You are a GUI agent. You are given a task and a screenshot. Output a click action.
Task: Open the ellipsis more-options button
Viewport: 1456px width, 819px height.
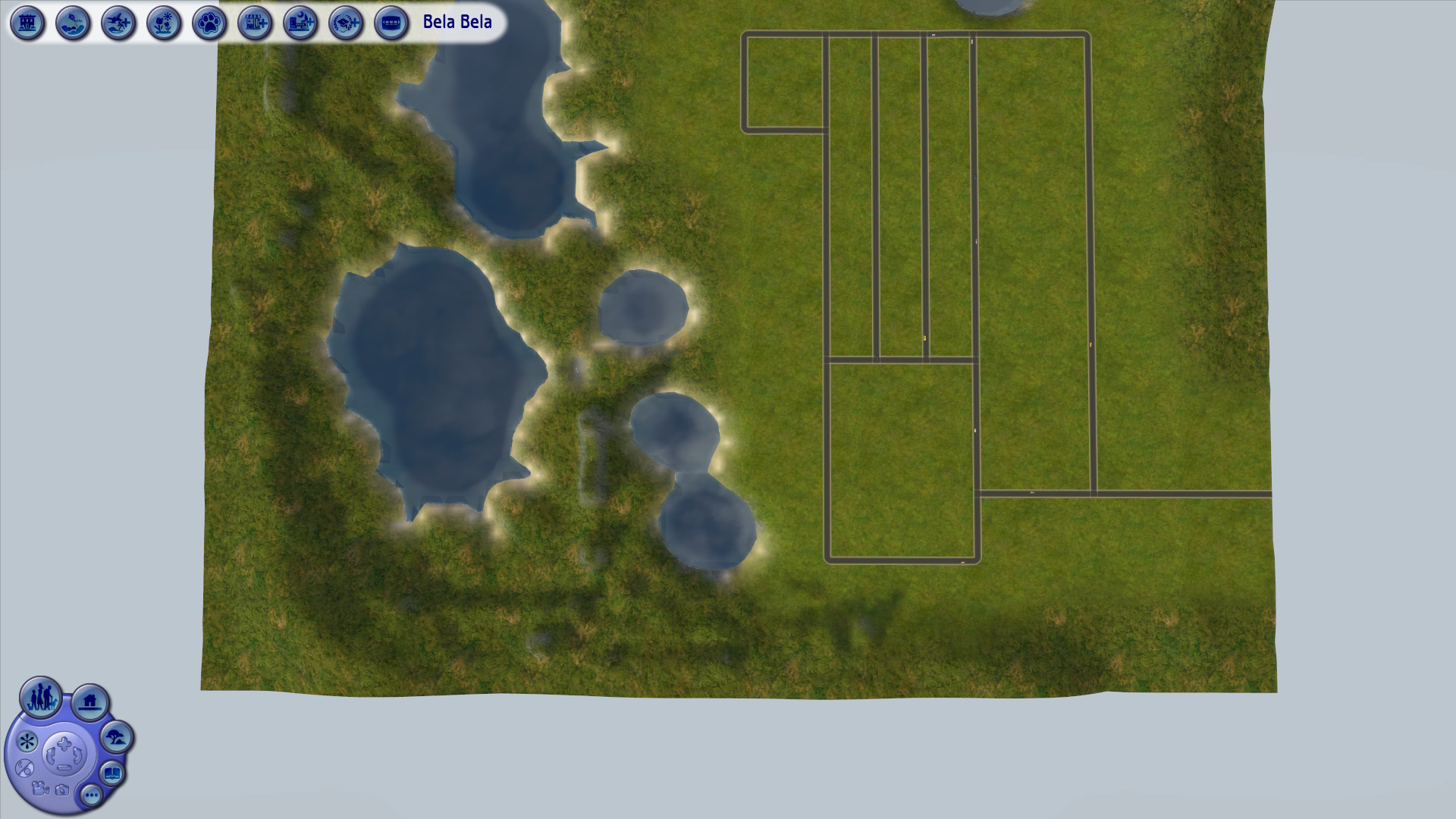pos(92,795)
